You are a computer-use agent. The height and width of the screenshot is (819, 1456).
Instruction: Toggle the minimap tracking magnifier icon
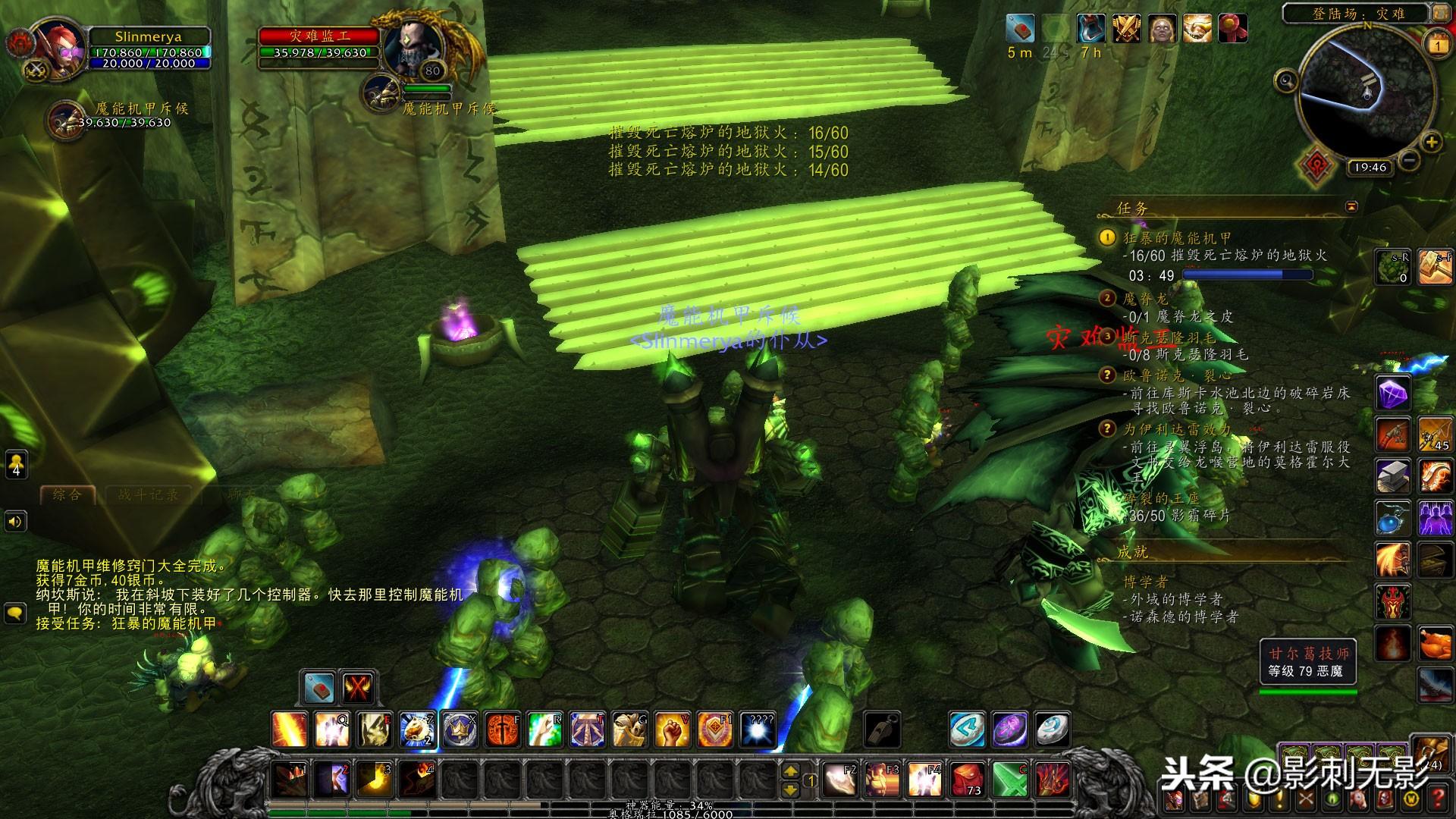point(1286,80)
